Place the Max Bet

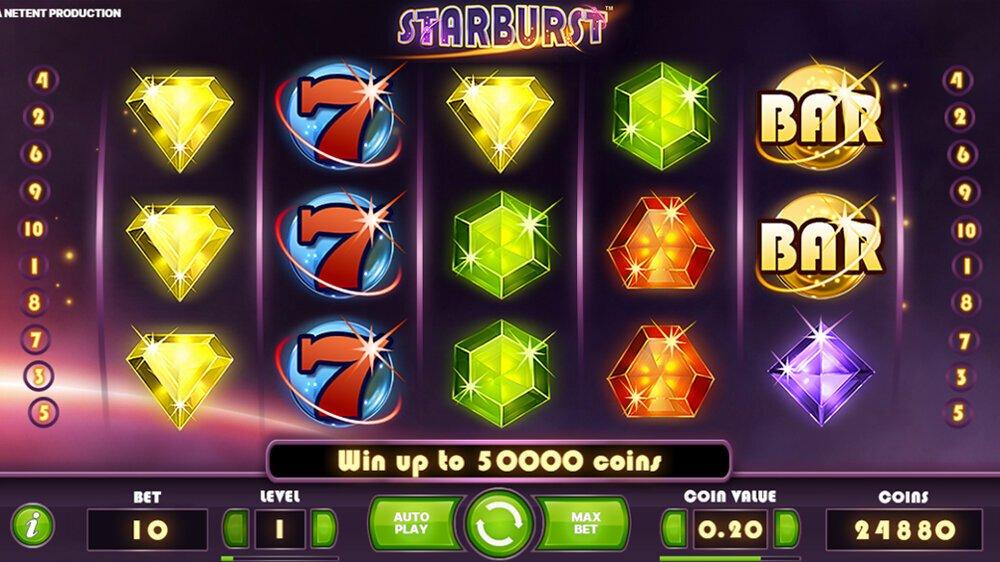tap(586, 524)
